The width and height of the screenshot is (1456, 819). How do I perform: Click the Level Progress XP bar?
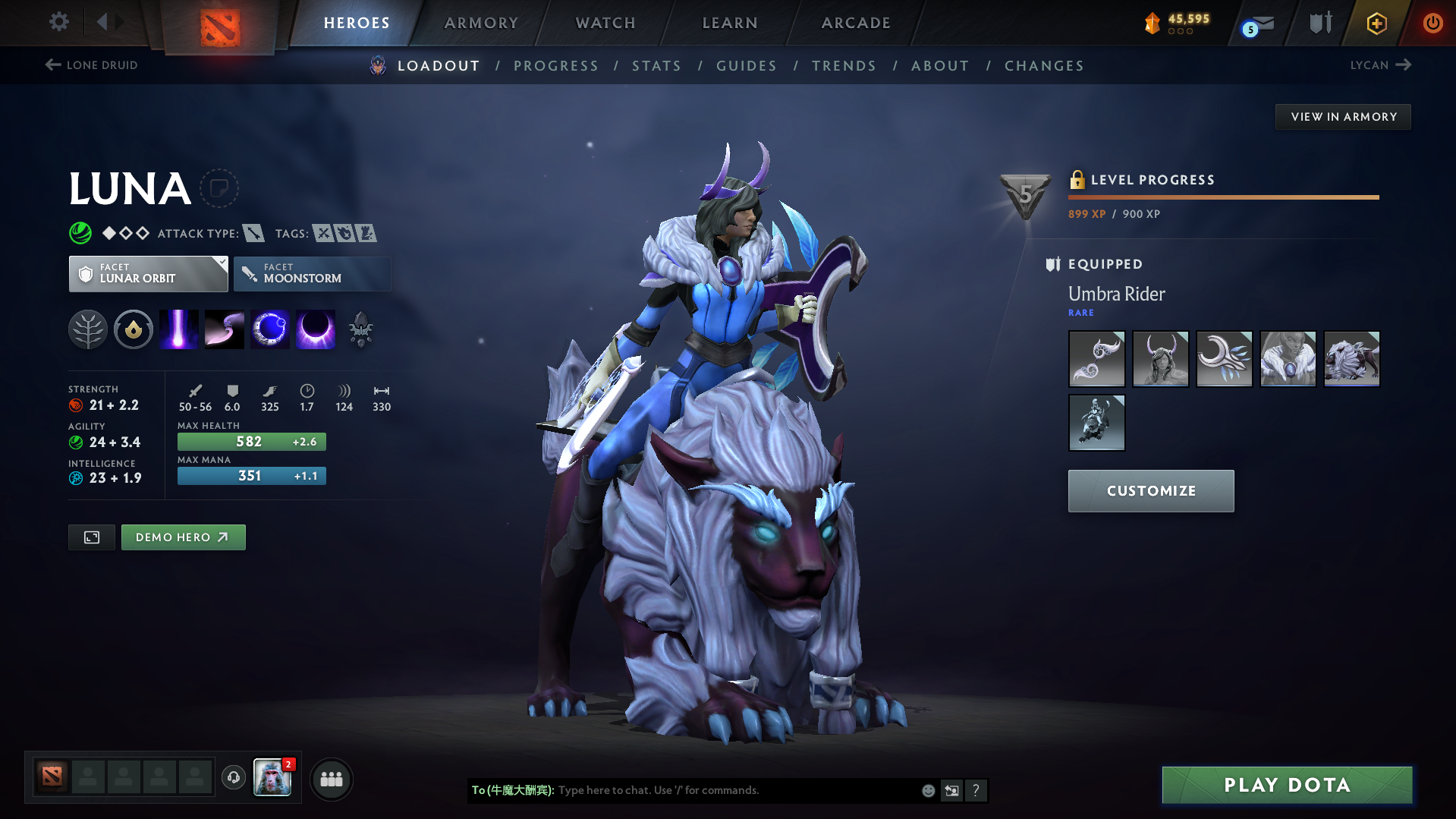(1223, 197)
